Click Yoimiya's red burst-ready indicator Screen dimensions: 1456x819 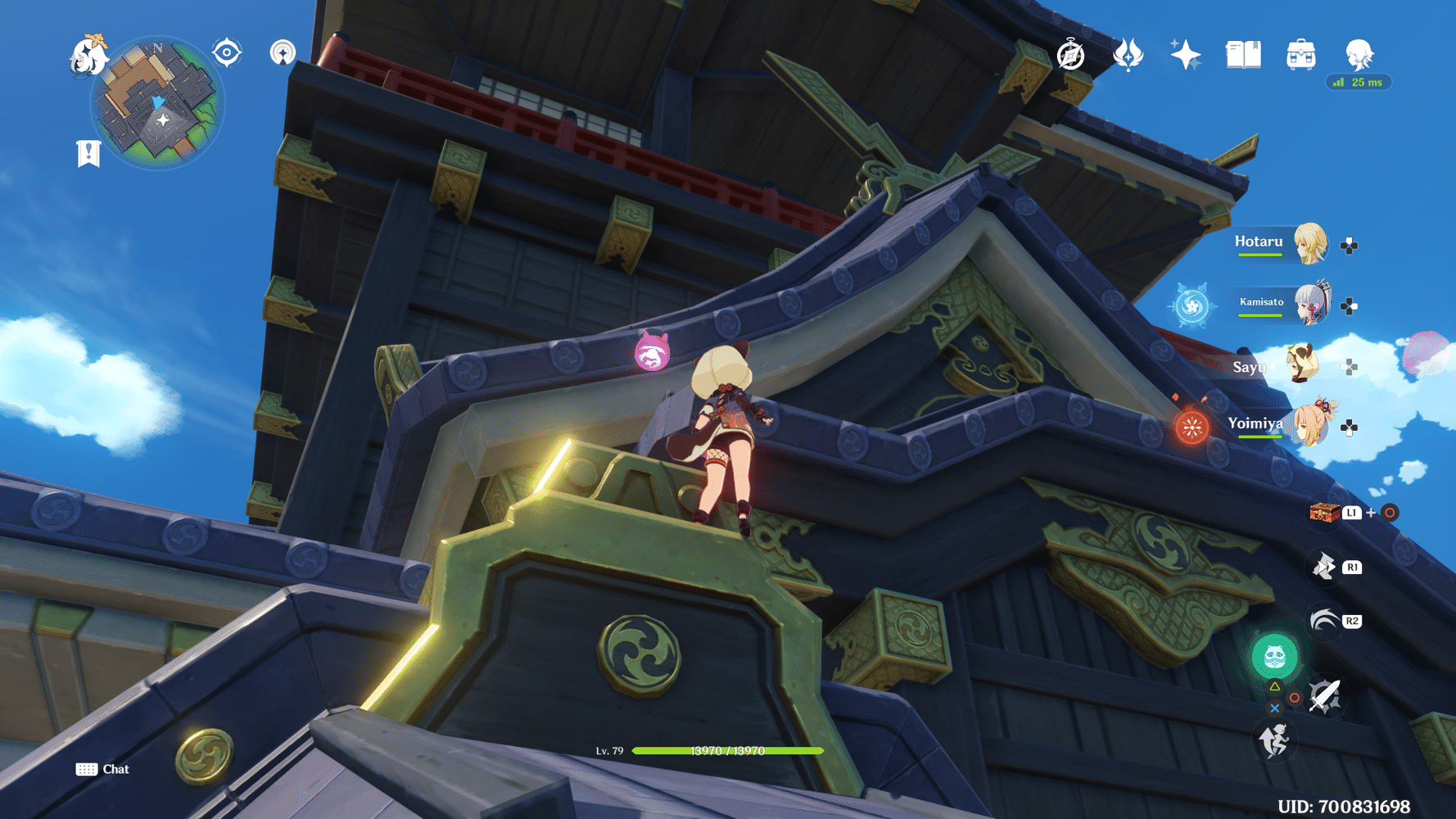pyautogui.click(x=1191, y=428)
